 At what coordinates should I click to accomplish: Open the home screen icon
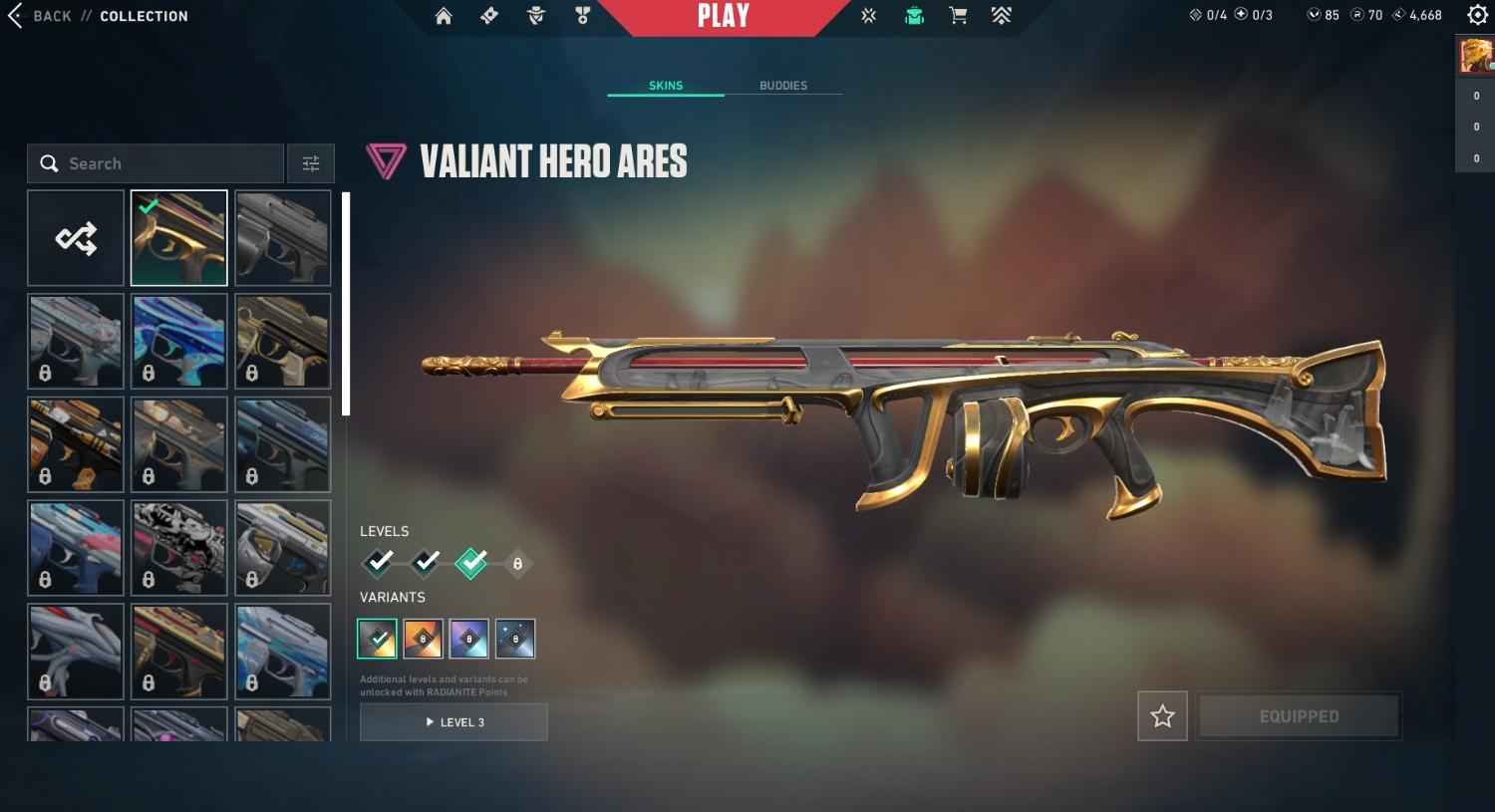[444, 16]
